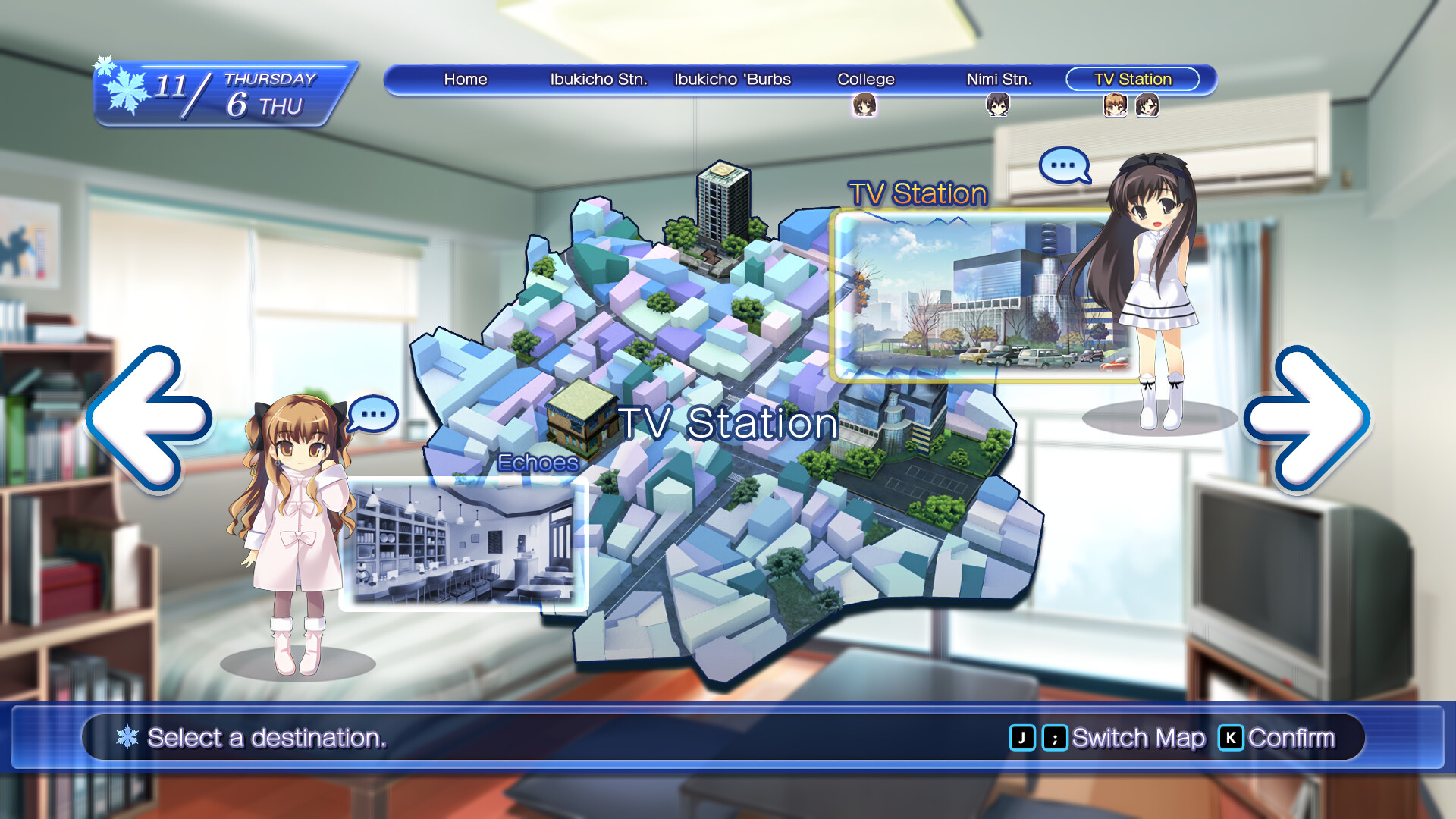Select the character portrait under Nimi Stn.

click(x=997, y=103)
